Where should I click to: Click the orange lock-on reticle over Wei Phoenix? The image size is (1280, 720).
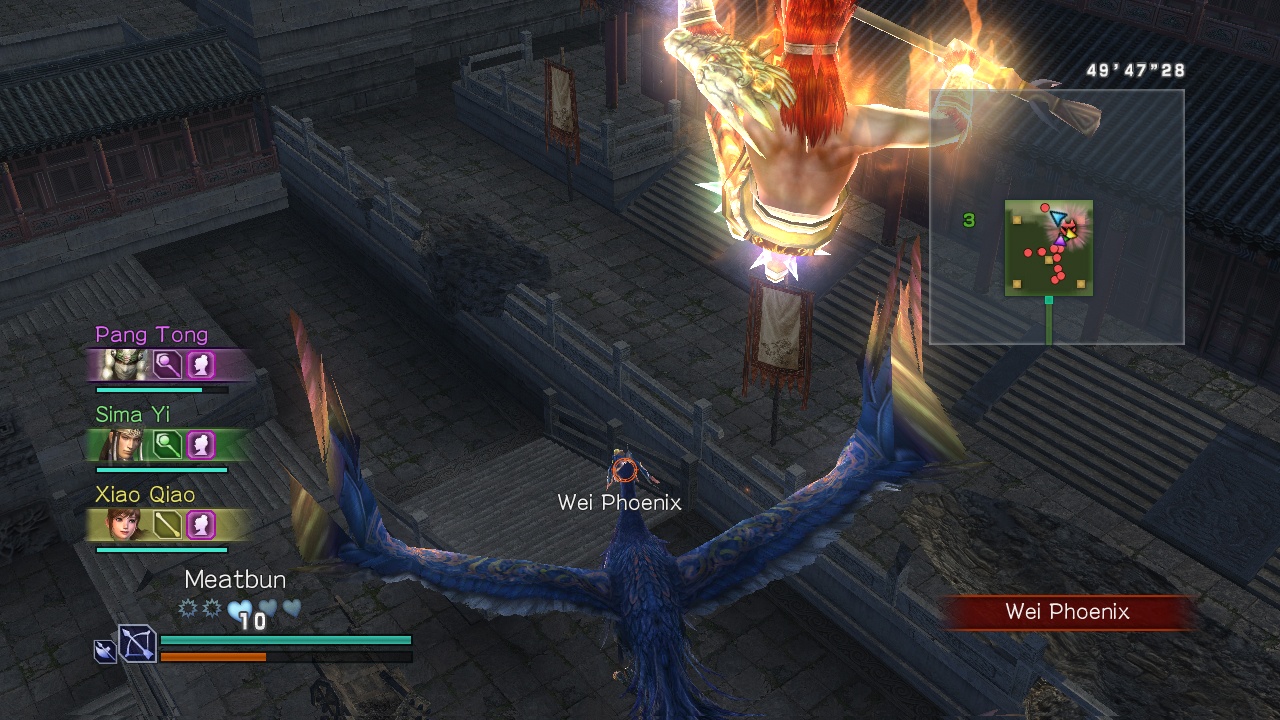coord(624,468)
